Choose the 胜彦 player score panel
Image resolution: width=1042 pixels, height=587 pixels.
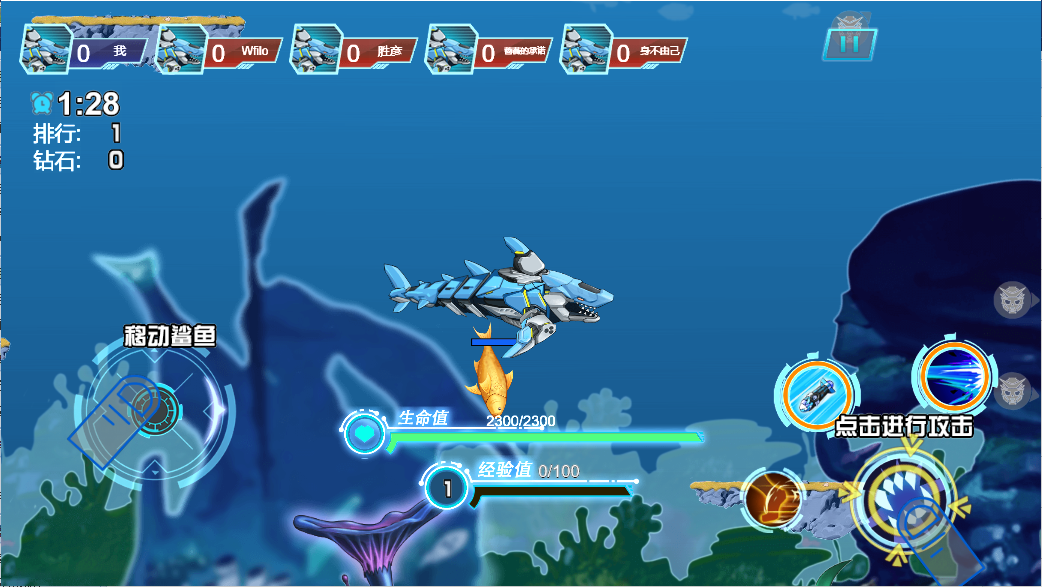[355, 51]
